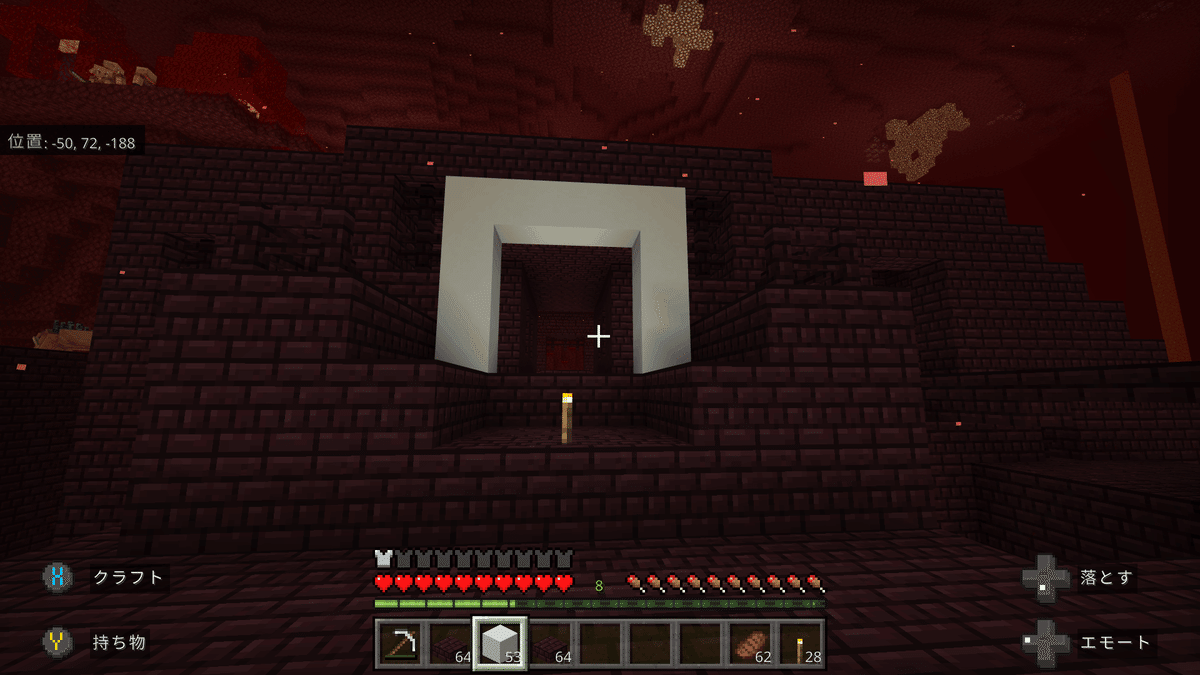
Task: Select the iron pickaxe hotbar slot
Action: coord(400,643)
